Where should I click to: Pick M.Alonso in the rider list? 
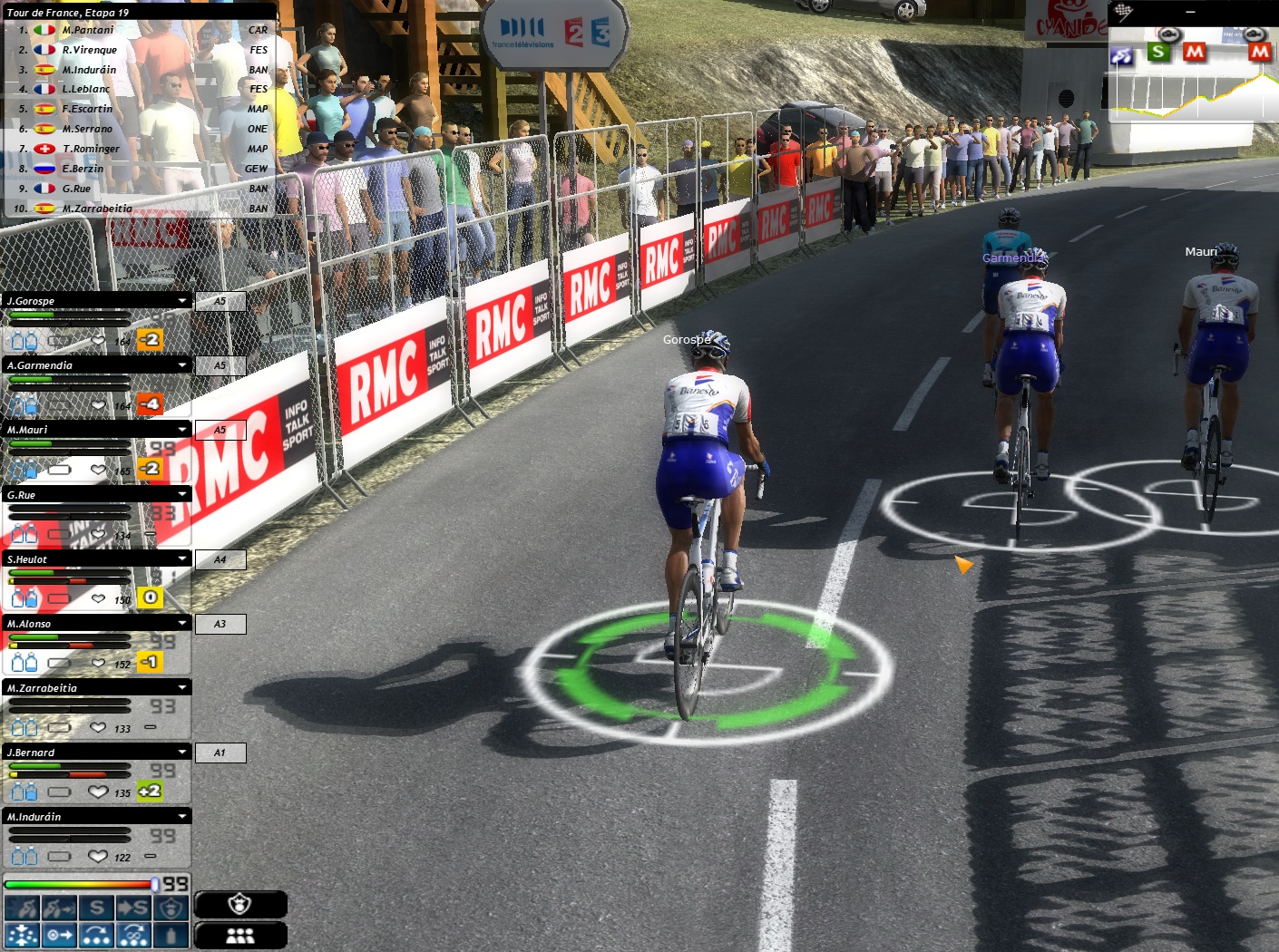click(x=91, y=624)
